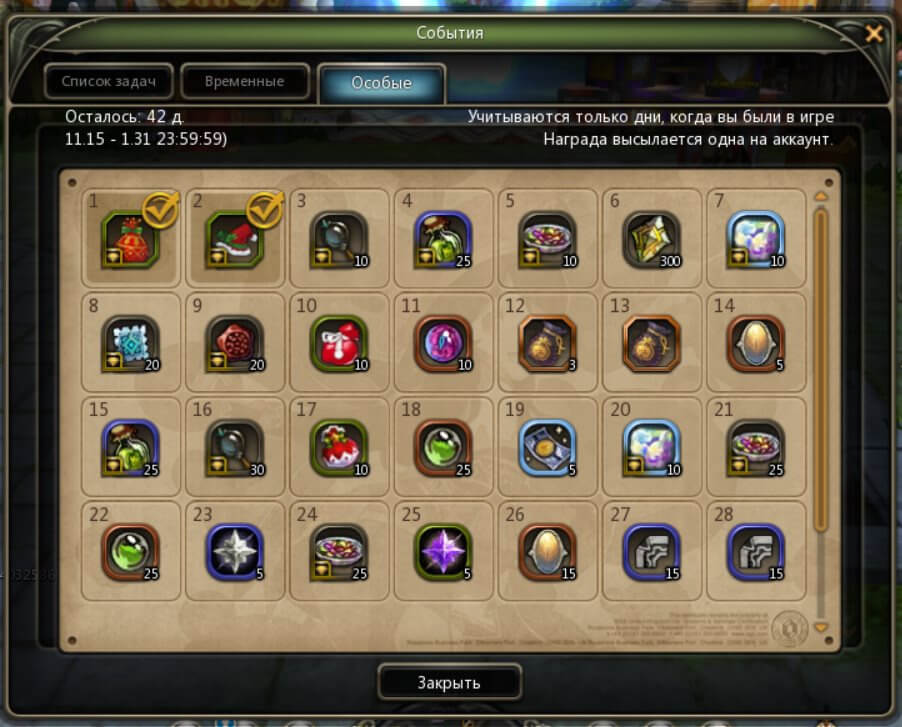The image size is (902, 727).
Task: Select the day 6 reward with 300 count
Action: [x=651, y=239]
